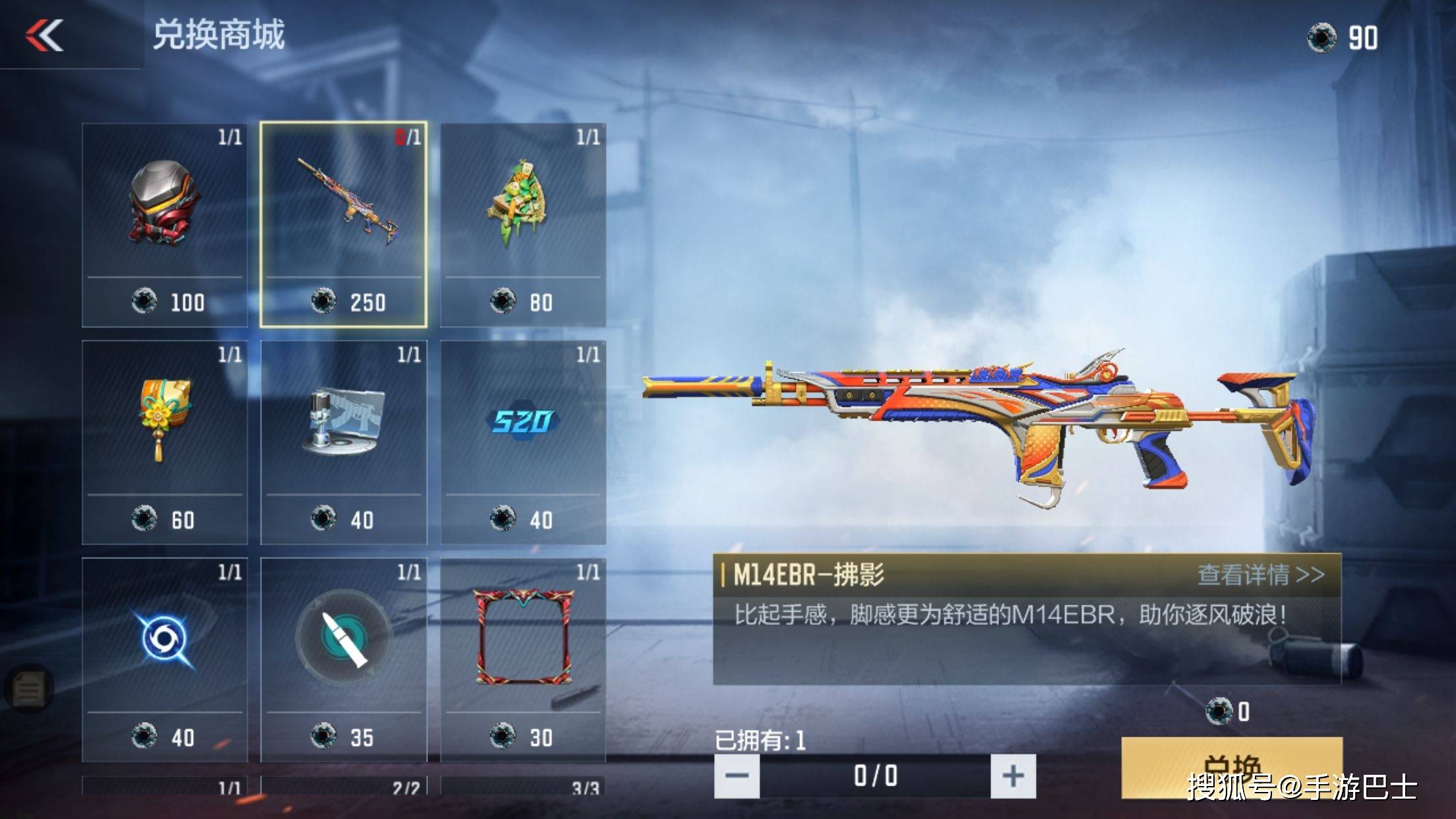1456x819 pixels.
Task: Select the blue 520 sticker item
Action: 523,442
